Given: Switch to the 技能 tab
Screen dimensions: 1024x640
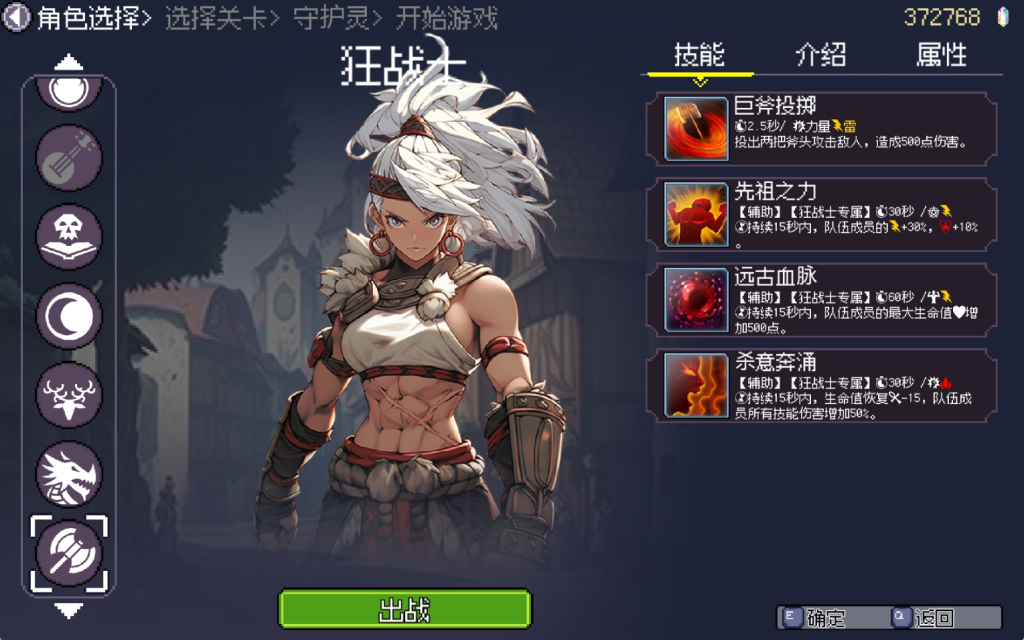Looking at the screenshot, I should point(699,55).
